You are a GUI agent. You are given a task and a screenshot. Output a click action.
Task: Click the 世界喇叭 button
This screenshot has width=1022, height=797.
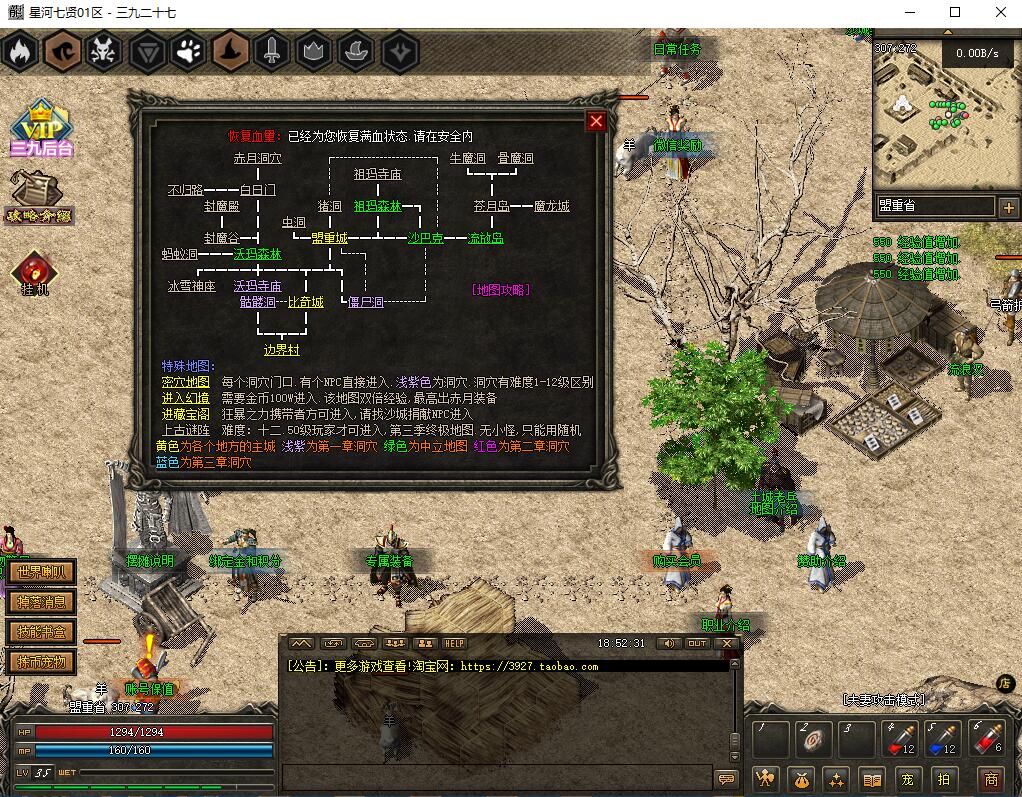41,573
